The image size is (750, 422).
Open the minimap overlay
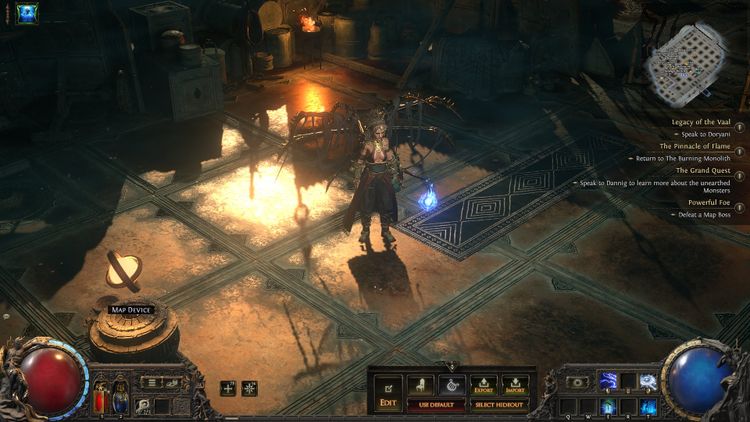(x=685, y=53)
